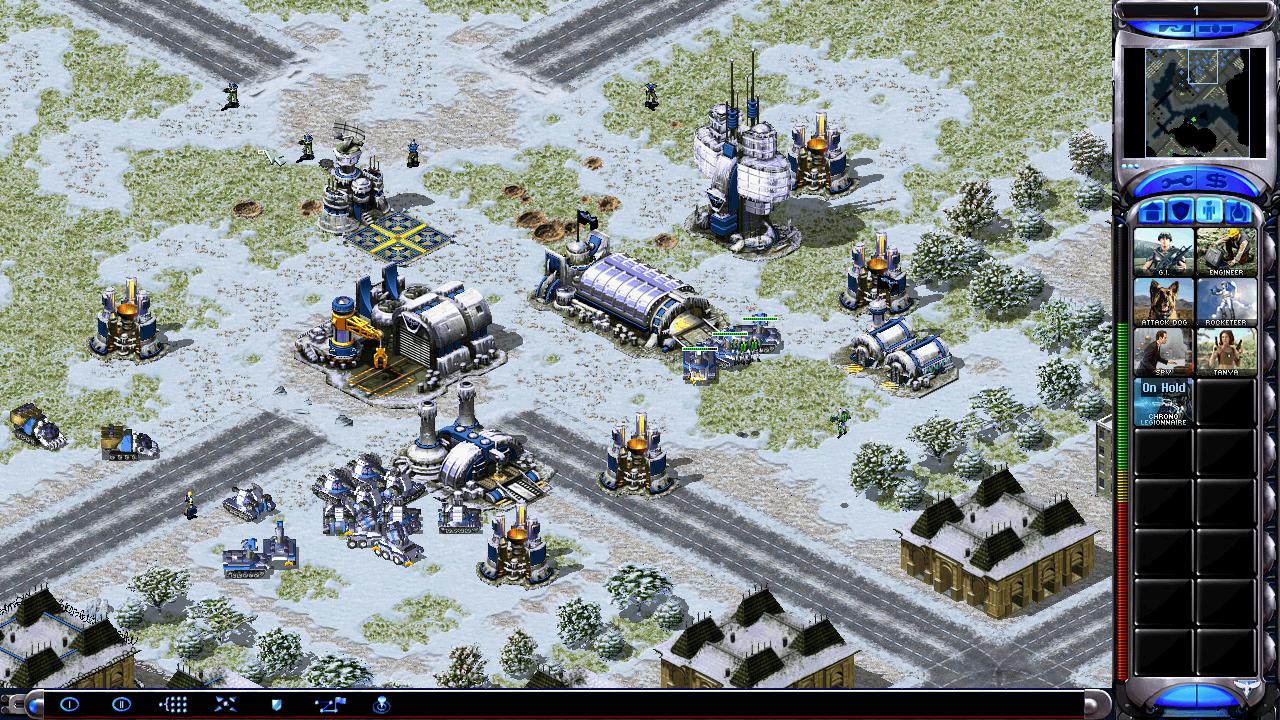Screen dimensions: 1280x720
Task: Build an Attack Dog
Action: click(x=1163, y=301)
